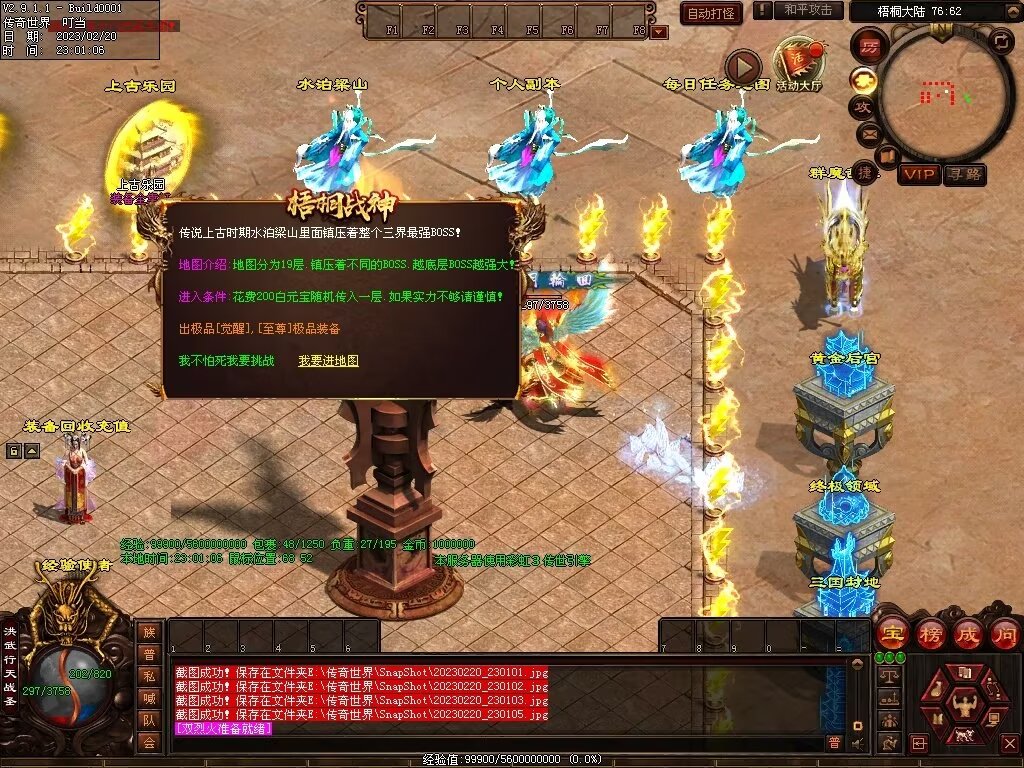Viewport: 1024px width, 768px height.
Task: Open the VIP panel
Action: click(918, 174)
